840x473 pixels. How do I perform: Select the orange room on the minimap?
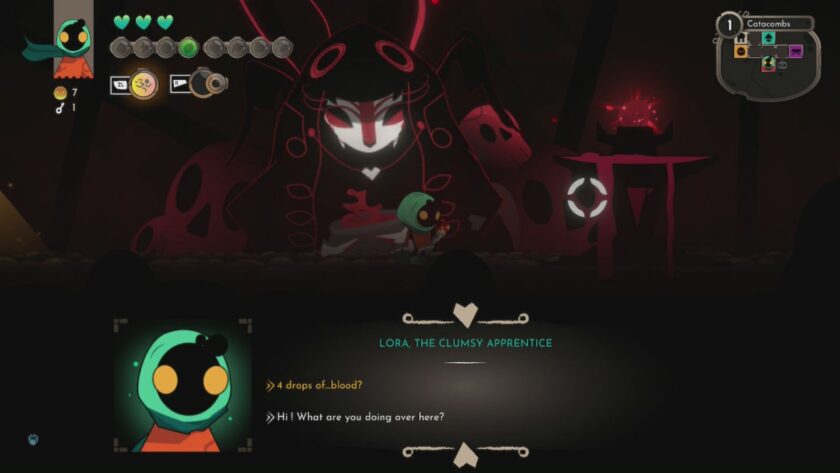(741, 51)
